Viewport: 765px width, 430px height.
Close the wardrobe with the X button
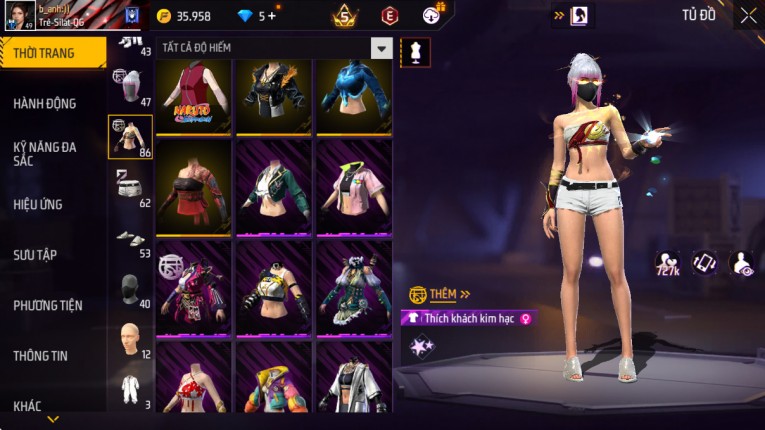pos(748,15)
